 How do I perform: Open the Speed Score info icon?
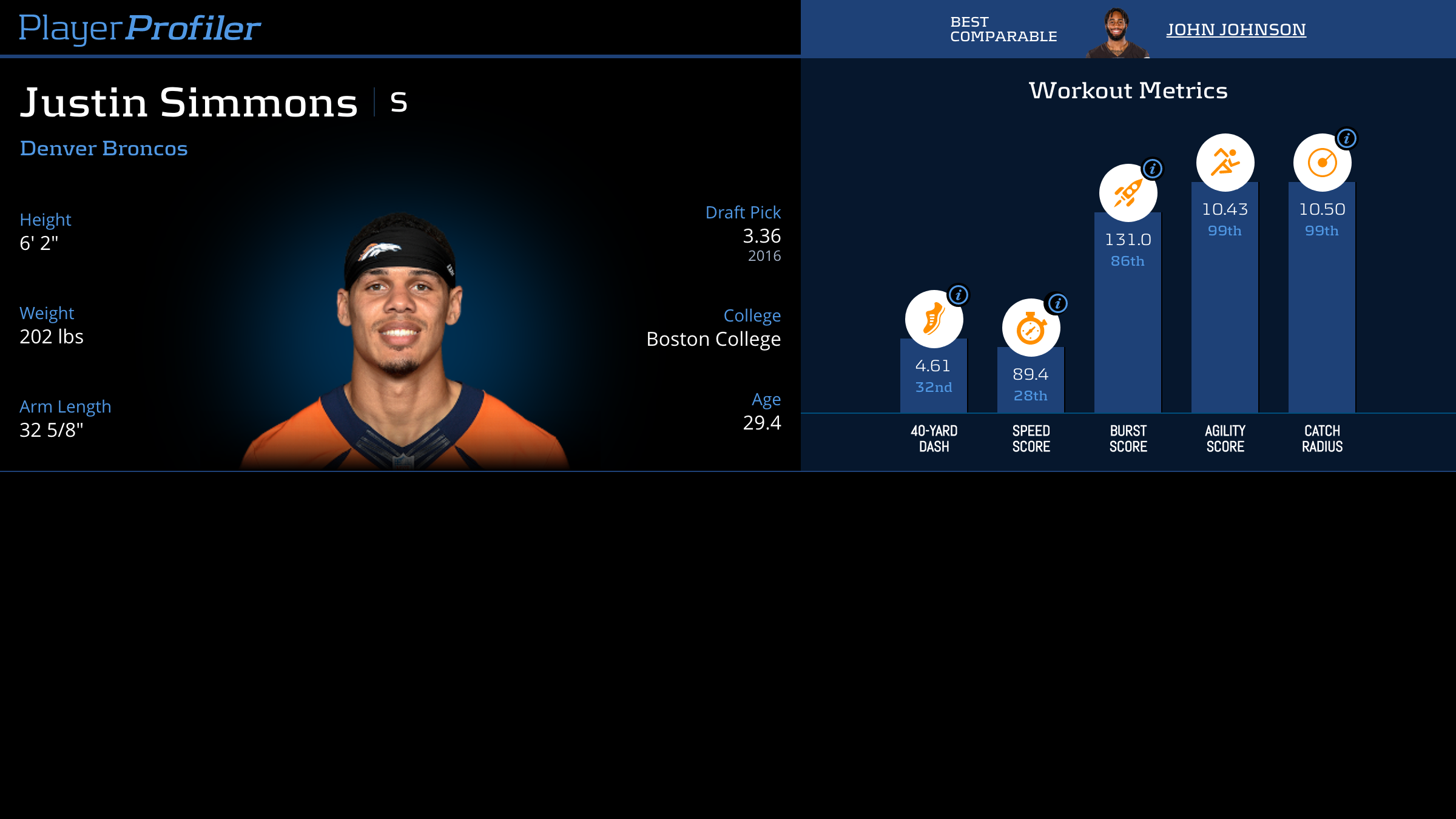1057,303
